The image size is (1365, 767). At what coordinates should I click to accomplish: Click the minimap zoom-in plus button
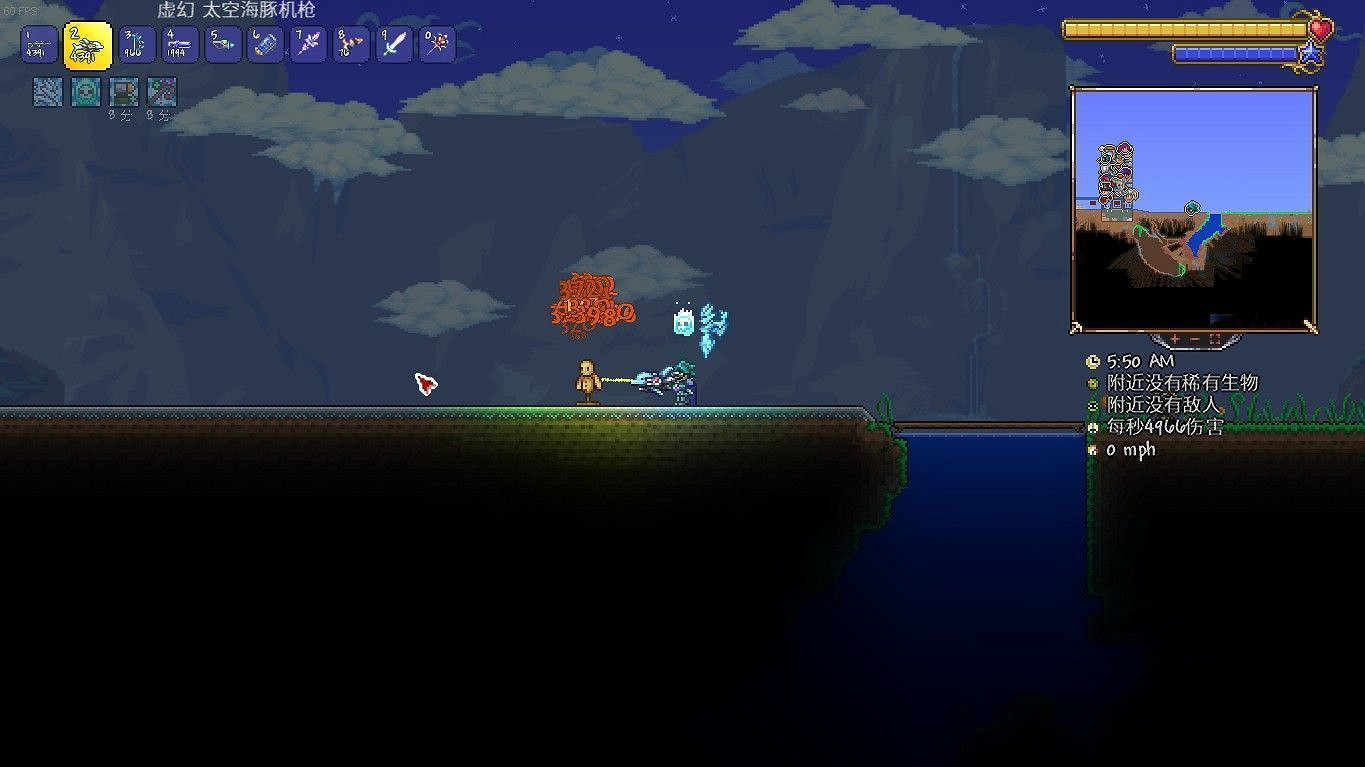tap(1175, 338)
